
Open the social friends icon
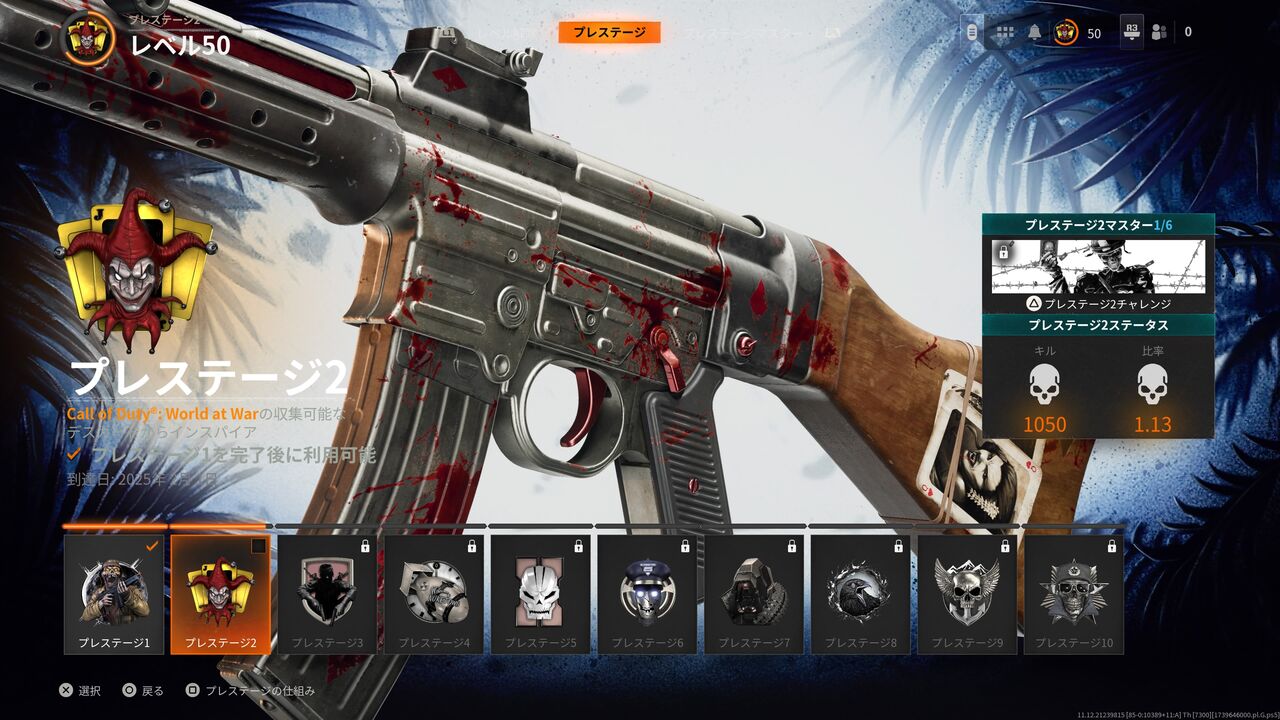(x=1159, y=33)
